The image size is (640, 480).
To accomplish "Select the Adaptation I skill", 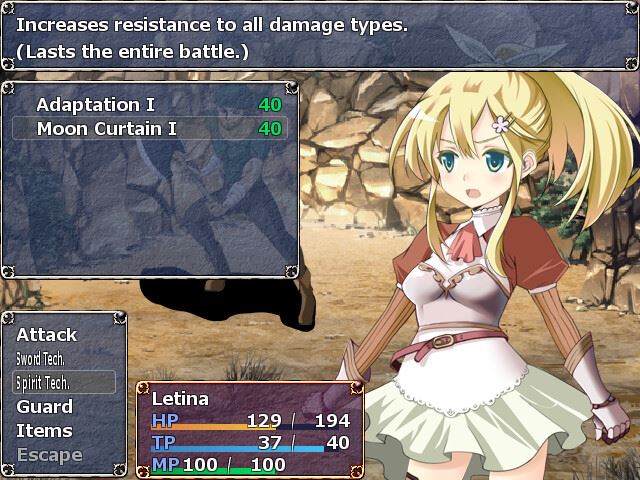I will pos(149,104).
